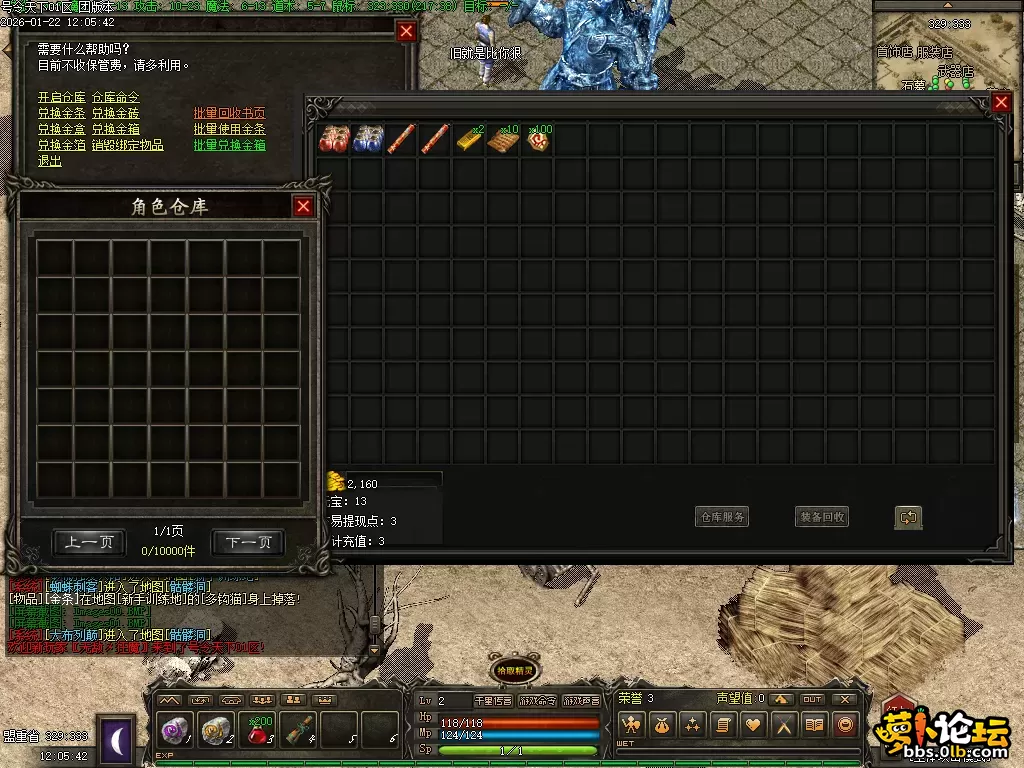Click the 仓库服务 button
Viewport: 1024px width, 768px height.
(722, 517)
